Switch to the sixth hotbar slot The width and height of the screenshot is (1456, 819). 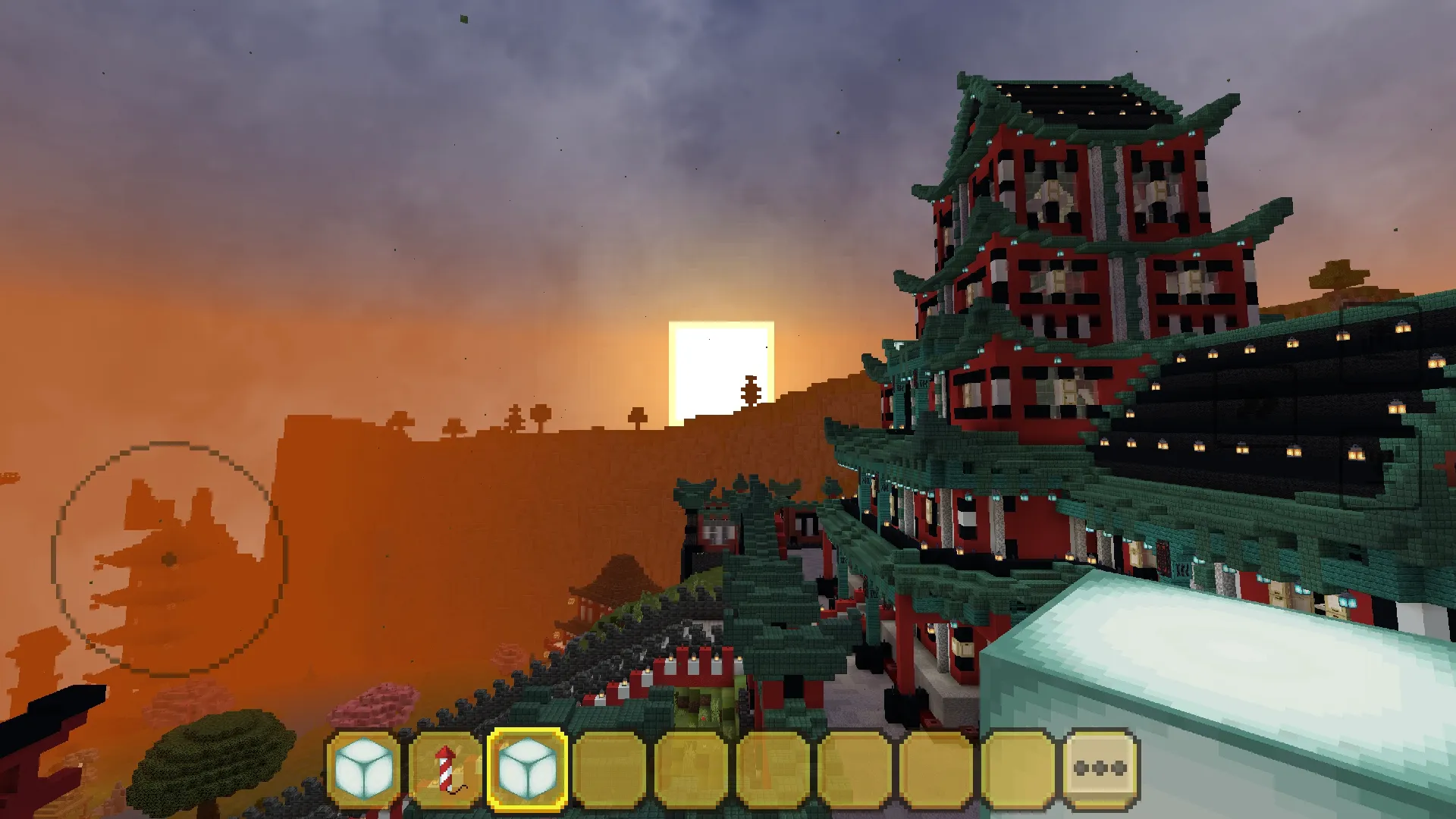pyautogui.click(x=773, y=768)
